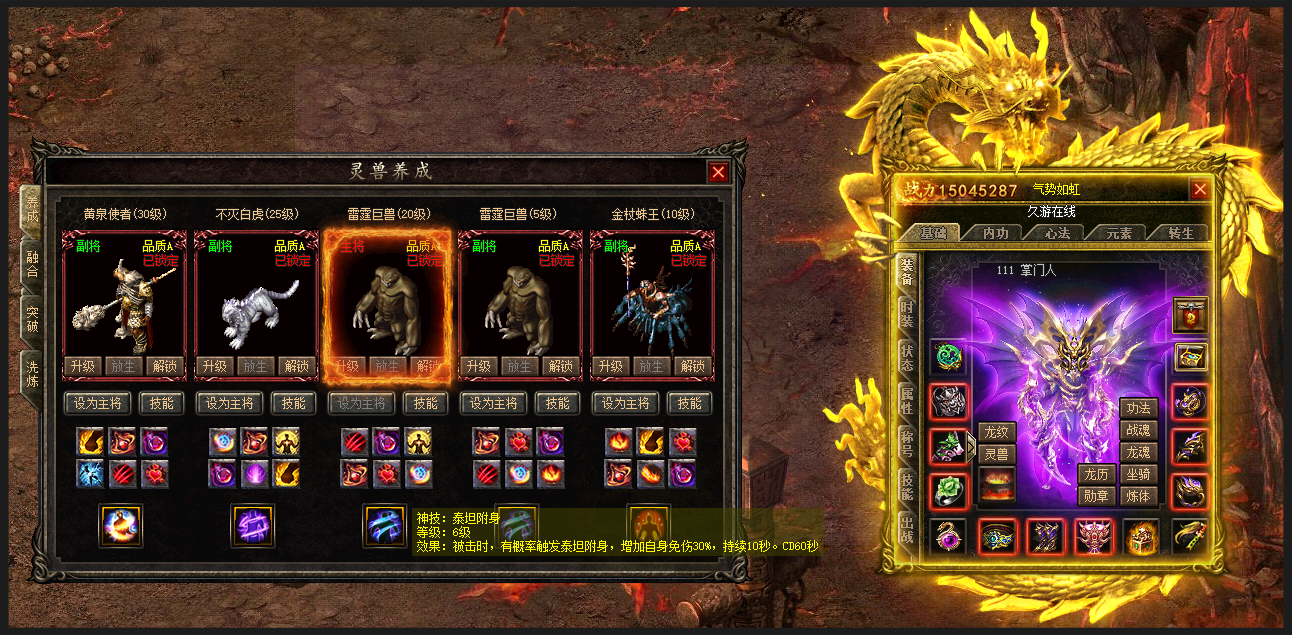Open 技能 skills for 金杖蛛王

[689, 403]
